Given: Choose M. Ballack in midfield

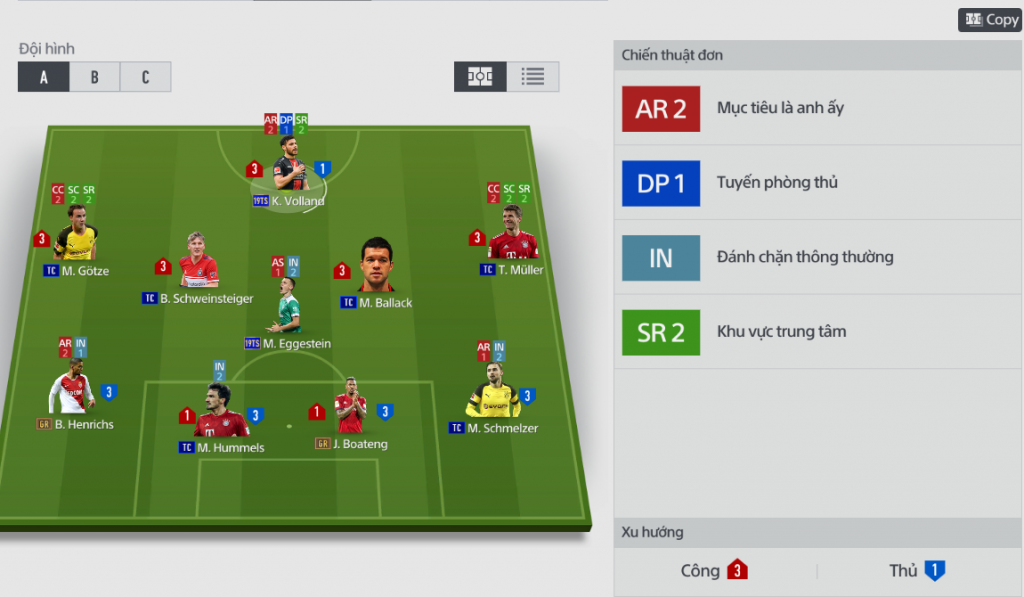Looking at the screenshot, I should [378, 268].
